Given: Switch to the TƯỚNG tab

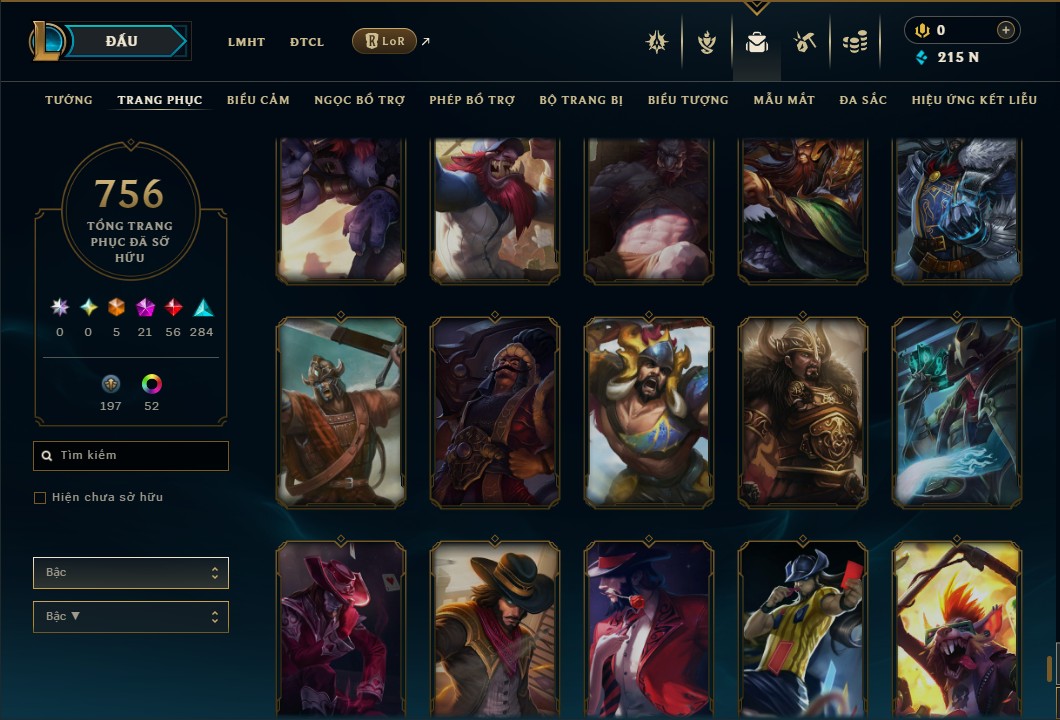Looking at the screenshot, I should pyautogui.click(x=69, y=100).
